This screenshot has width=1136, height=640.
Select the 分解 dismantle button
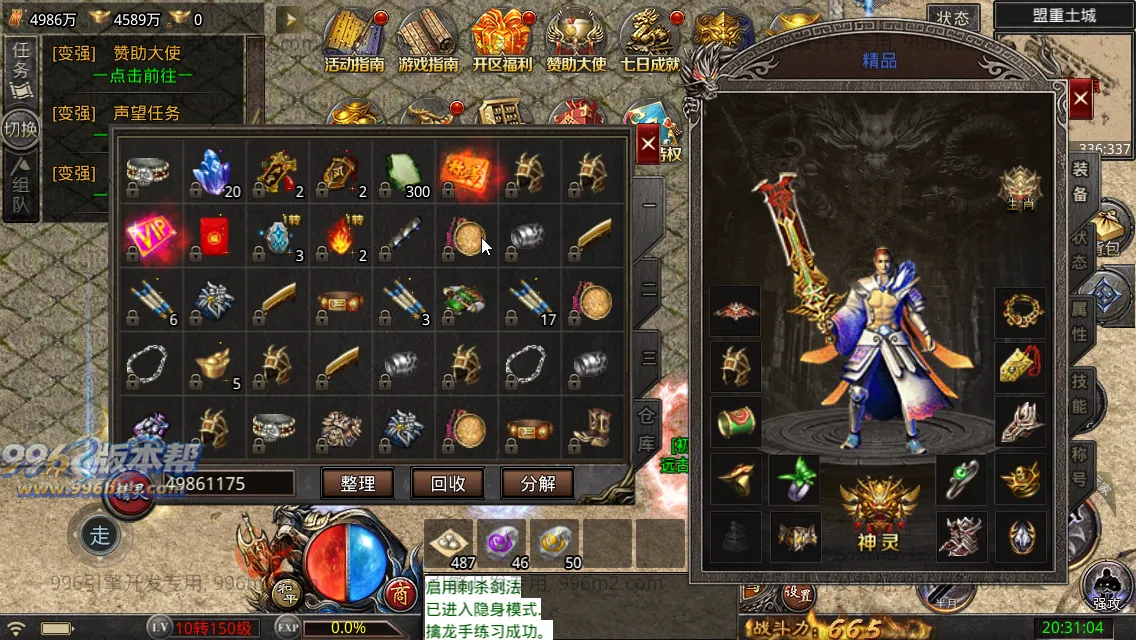tap(537, 483)
